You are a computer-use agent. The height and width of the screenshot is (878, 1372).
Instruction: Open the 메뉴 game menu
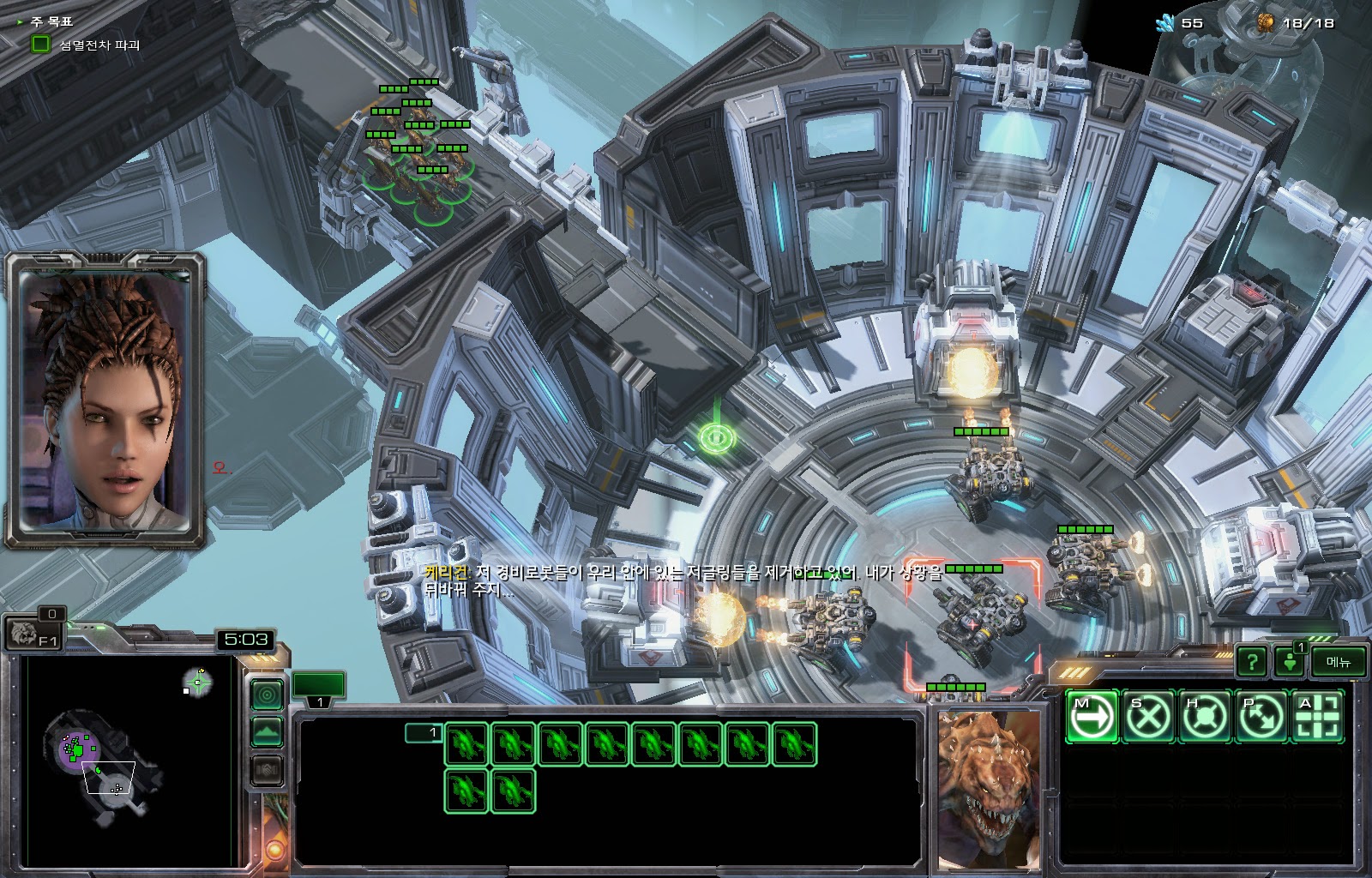tap(1338, 661)
